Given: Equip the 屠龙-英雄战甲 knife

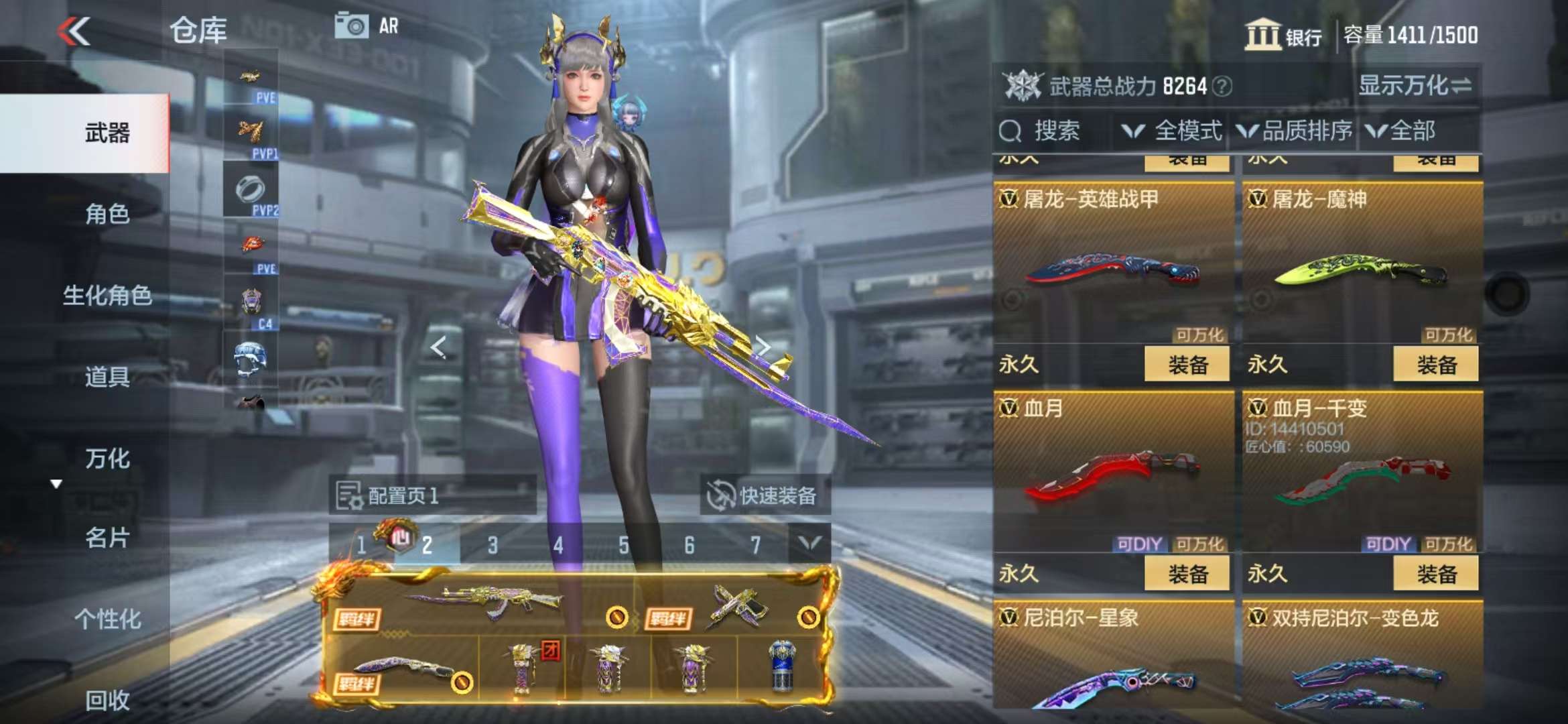Looking at the screenshot, I should (x=1187, y=365).
